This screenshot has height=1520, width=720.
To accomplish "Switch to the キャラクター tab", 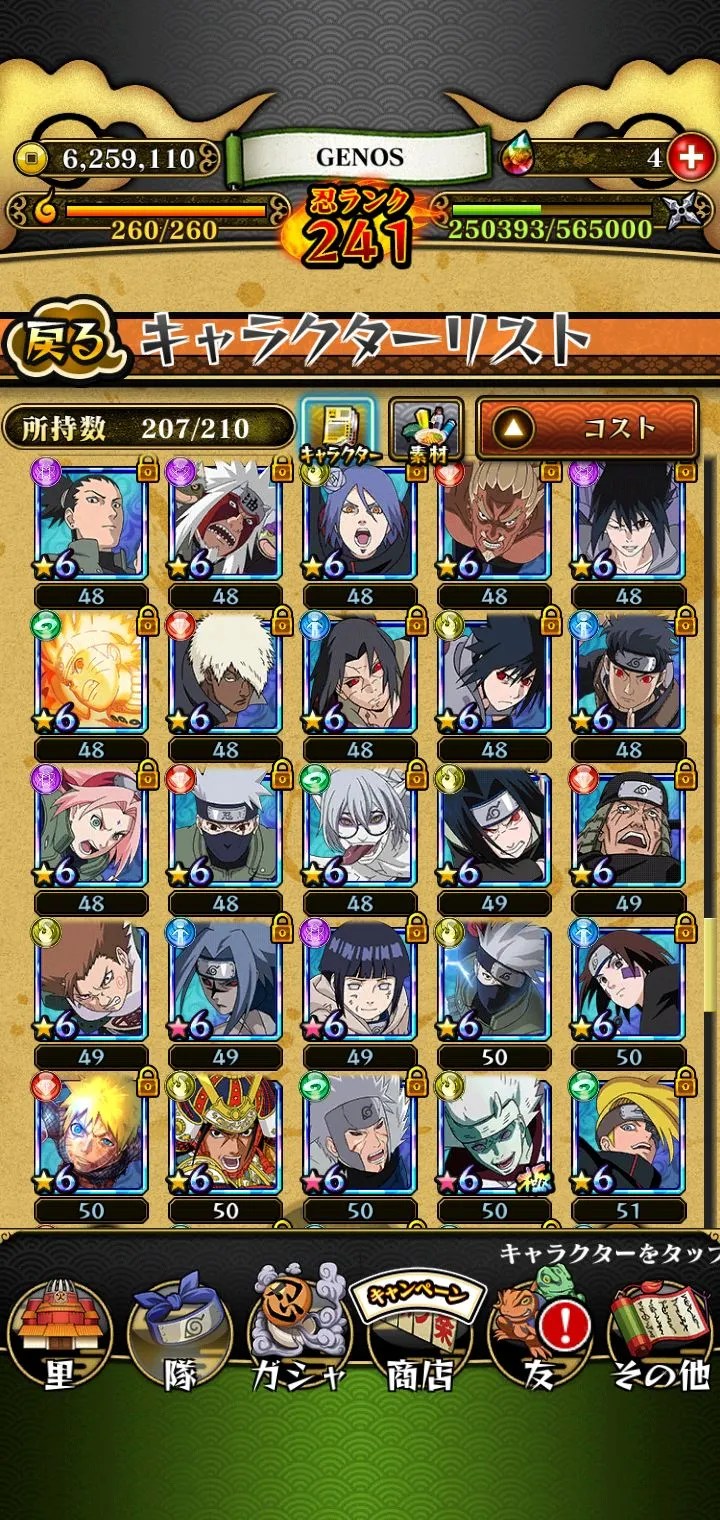I will coord(337,429).
